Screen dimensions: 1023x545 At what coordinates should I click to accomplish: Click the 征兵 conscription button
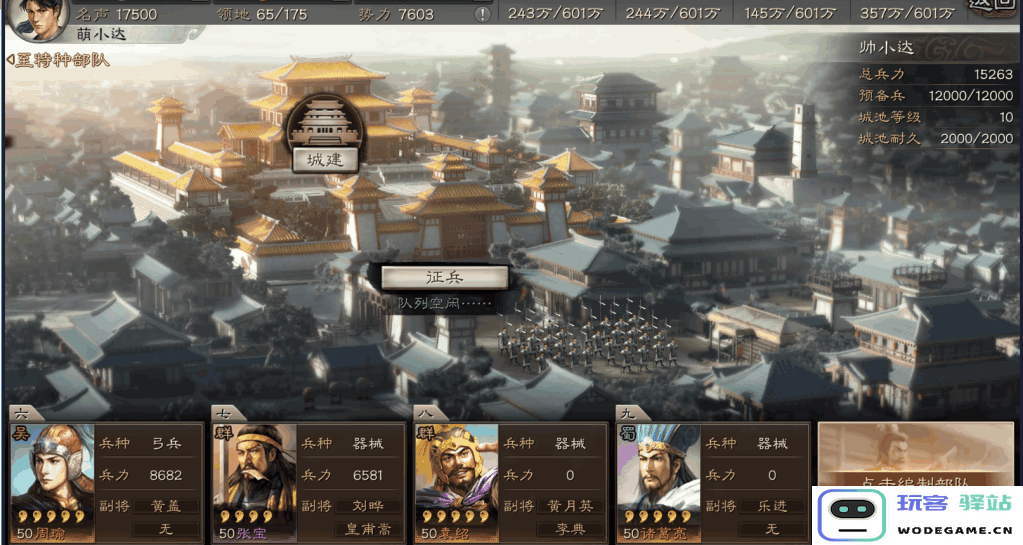[445, 277]
